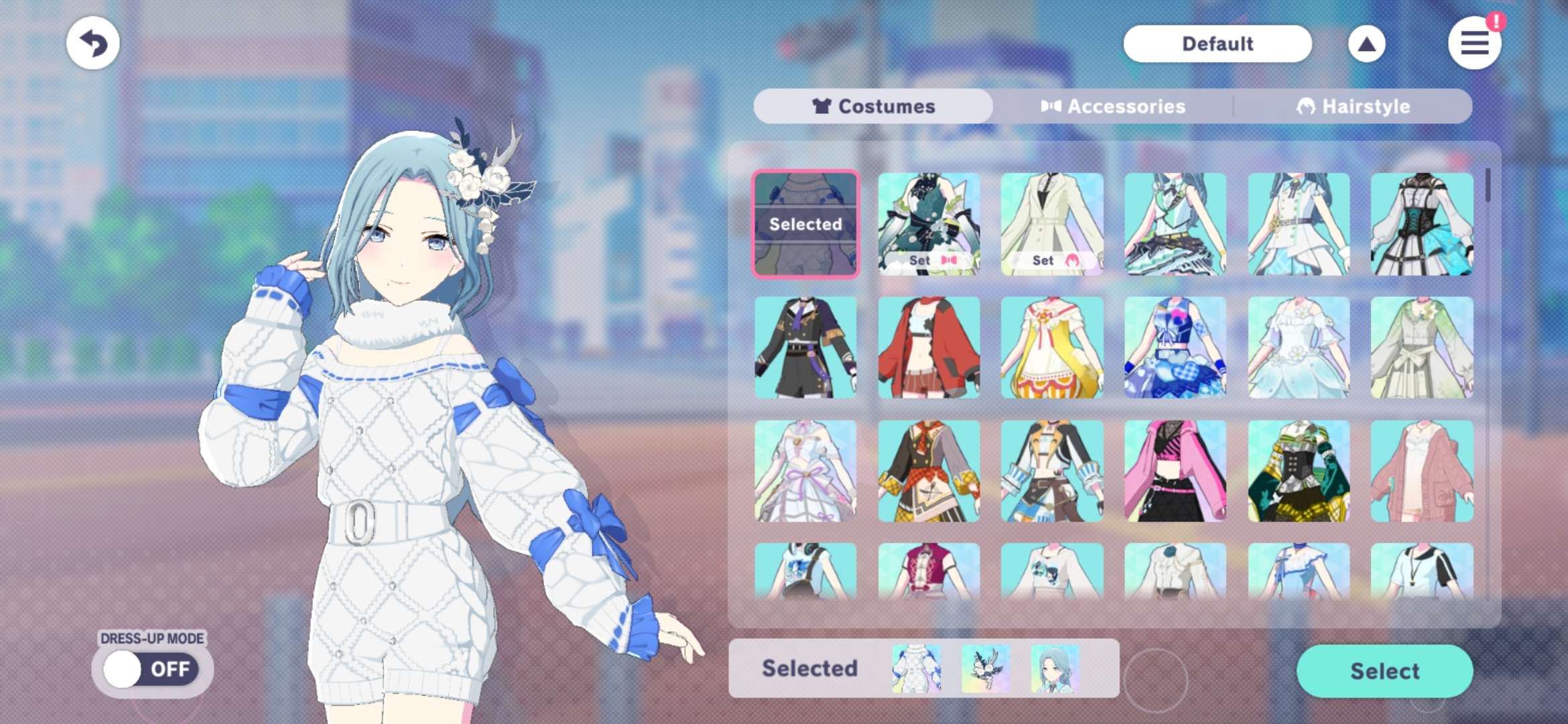
Task: Choose the cream white coat set costume
Action: point(1052,224)
